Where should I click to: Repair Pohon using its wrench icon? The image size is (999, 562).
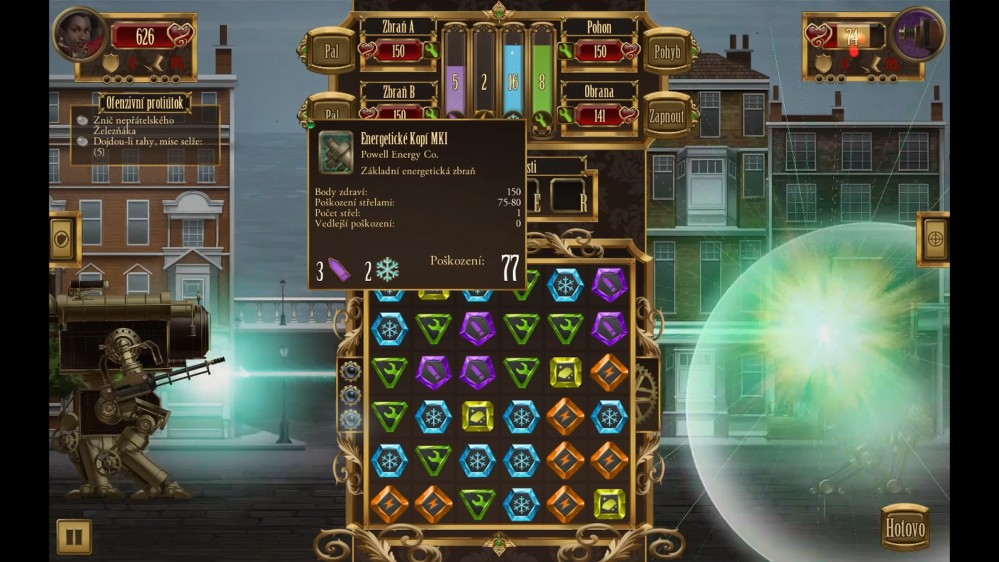pyautogui.click(x=566, y=52)
